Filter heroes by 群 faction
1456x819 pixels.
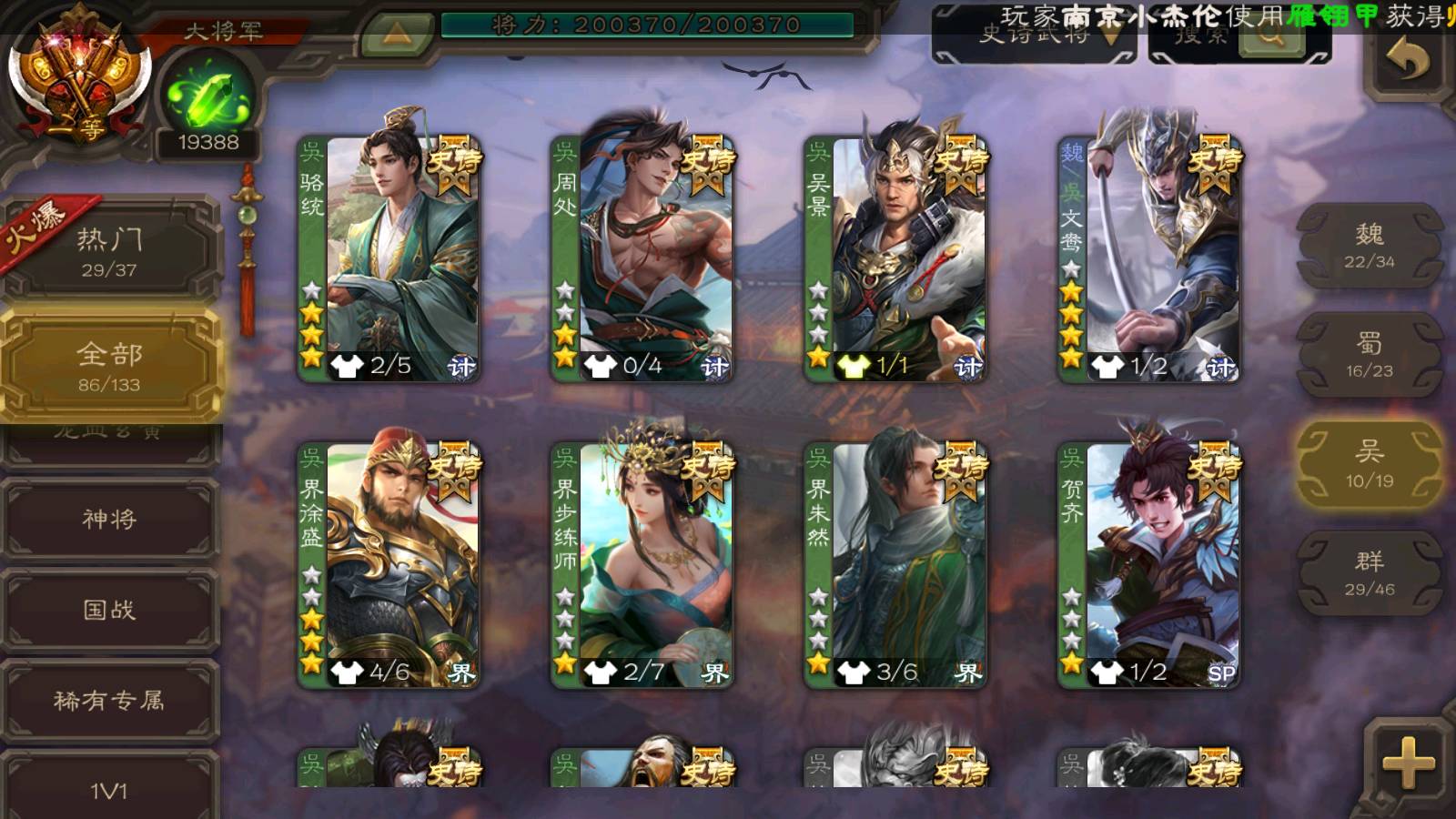tap(1369, 573)
